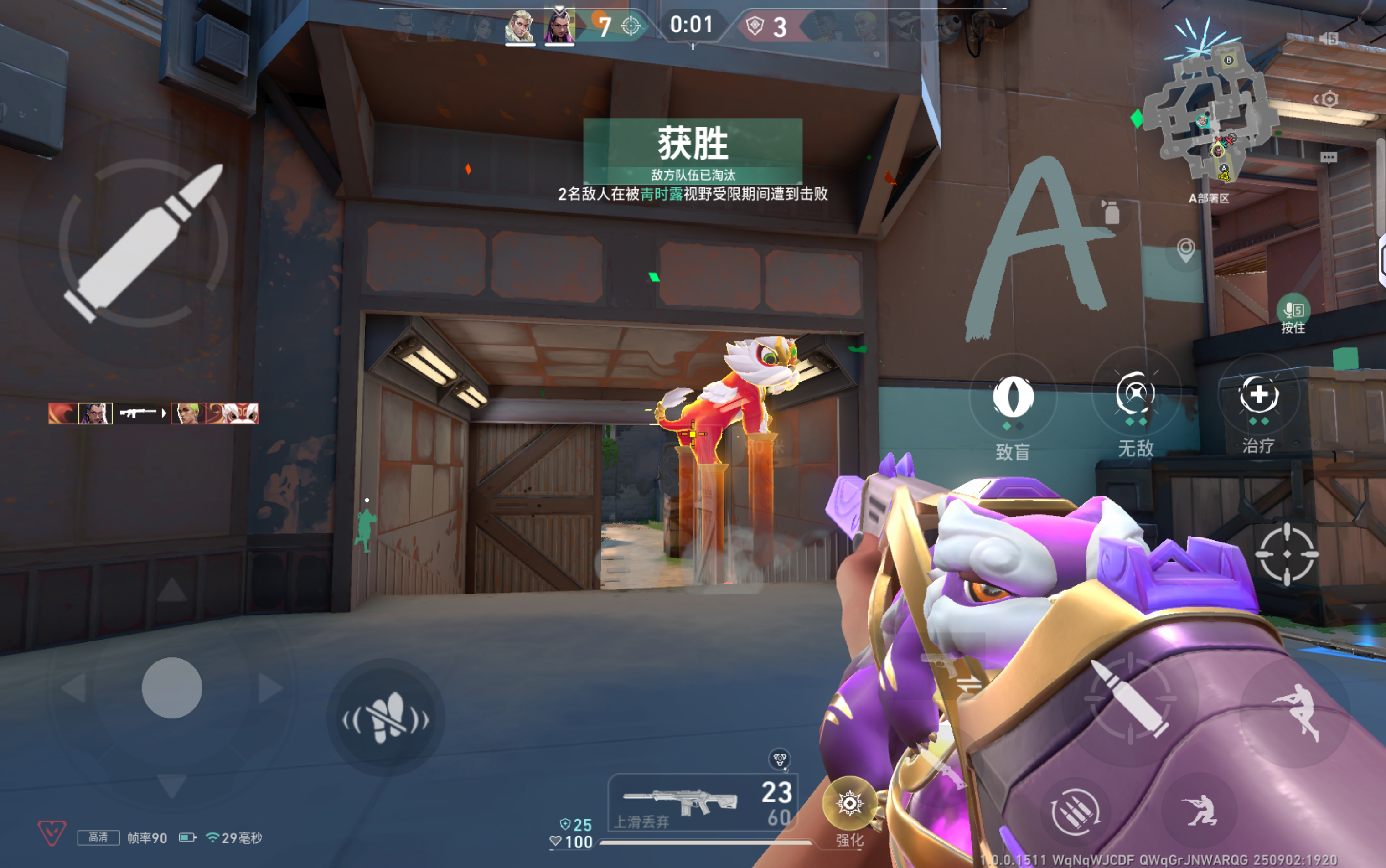Open the spray can icon near the letter A
1386x868 pixels.
(1112, 212)
